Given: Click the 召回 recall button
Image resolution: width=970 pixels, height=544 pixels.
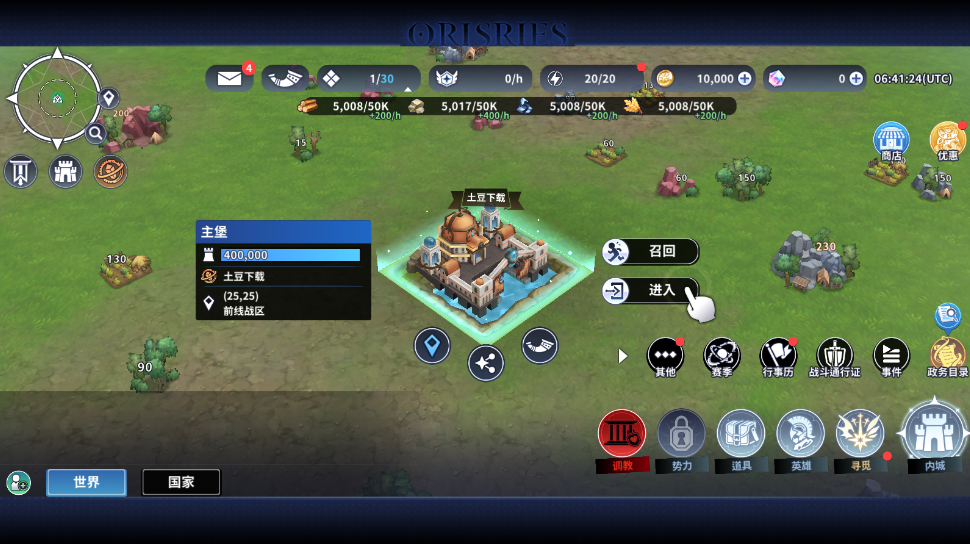Looking at the screenshot, I should point(650,251).
